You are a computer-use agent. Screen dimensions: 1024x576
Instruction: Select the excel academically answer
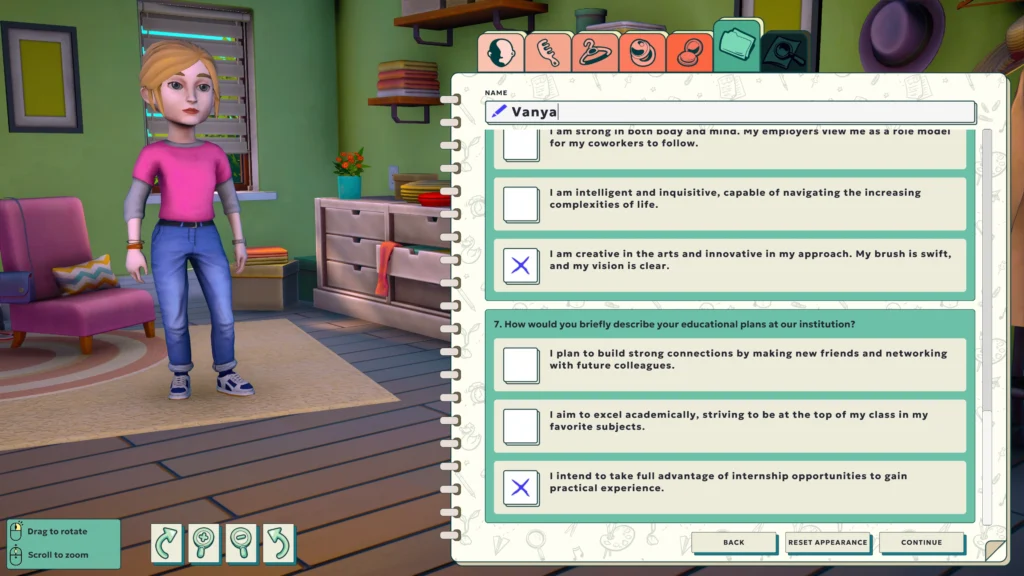tap(521, 427)
